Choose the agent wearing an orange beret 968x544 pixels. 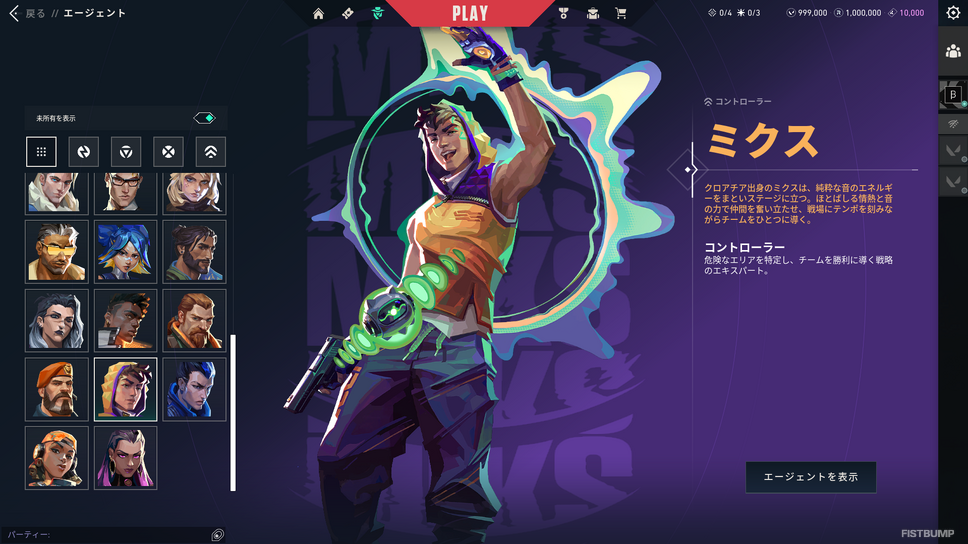coord(57,390)
